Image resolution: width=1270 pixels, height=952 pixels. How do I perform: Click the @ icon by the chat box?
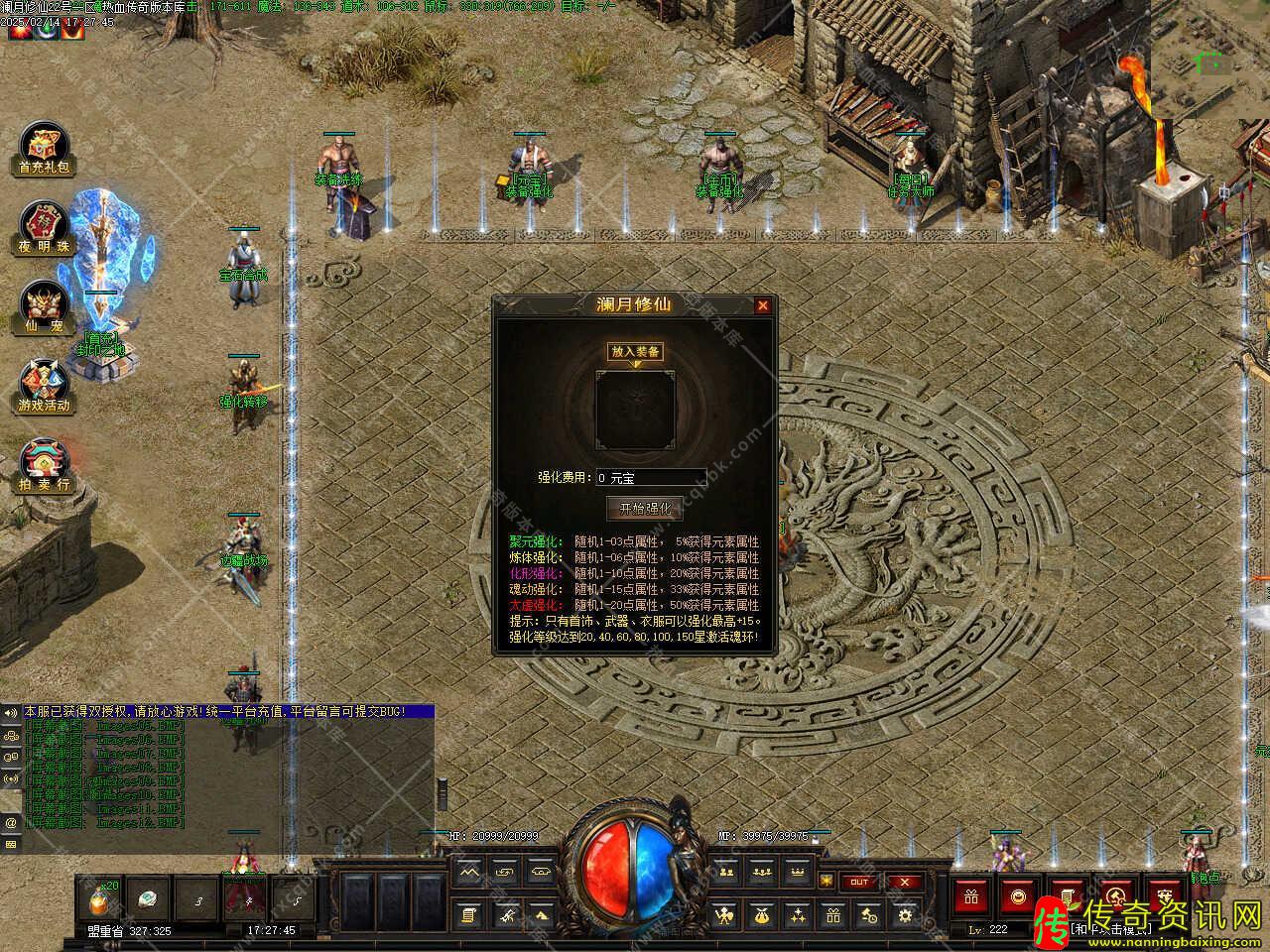pyautogui.click(x=11, y=822)
